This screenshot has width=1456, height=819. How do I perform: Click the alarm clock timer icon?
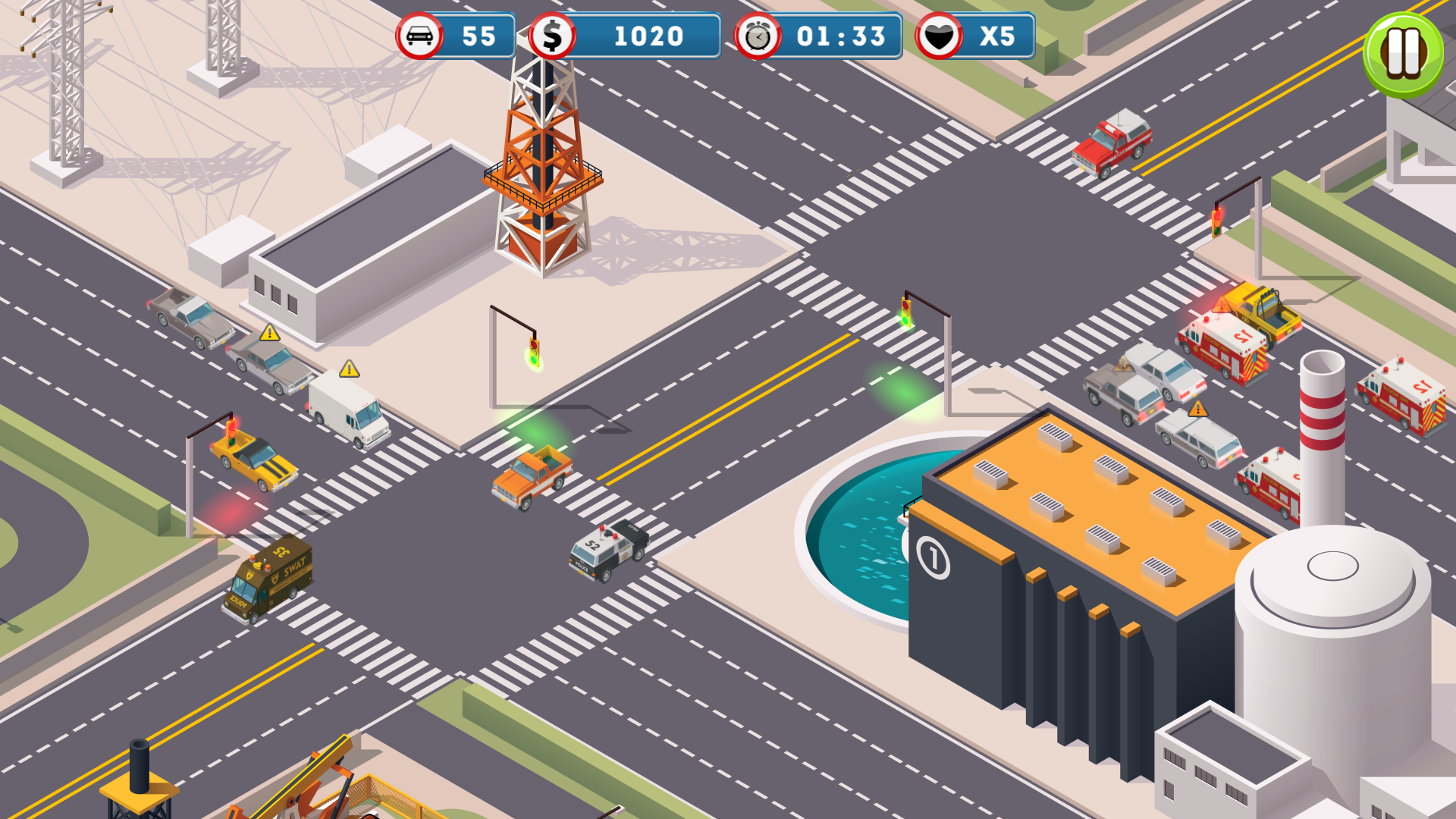756,36
